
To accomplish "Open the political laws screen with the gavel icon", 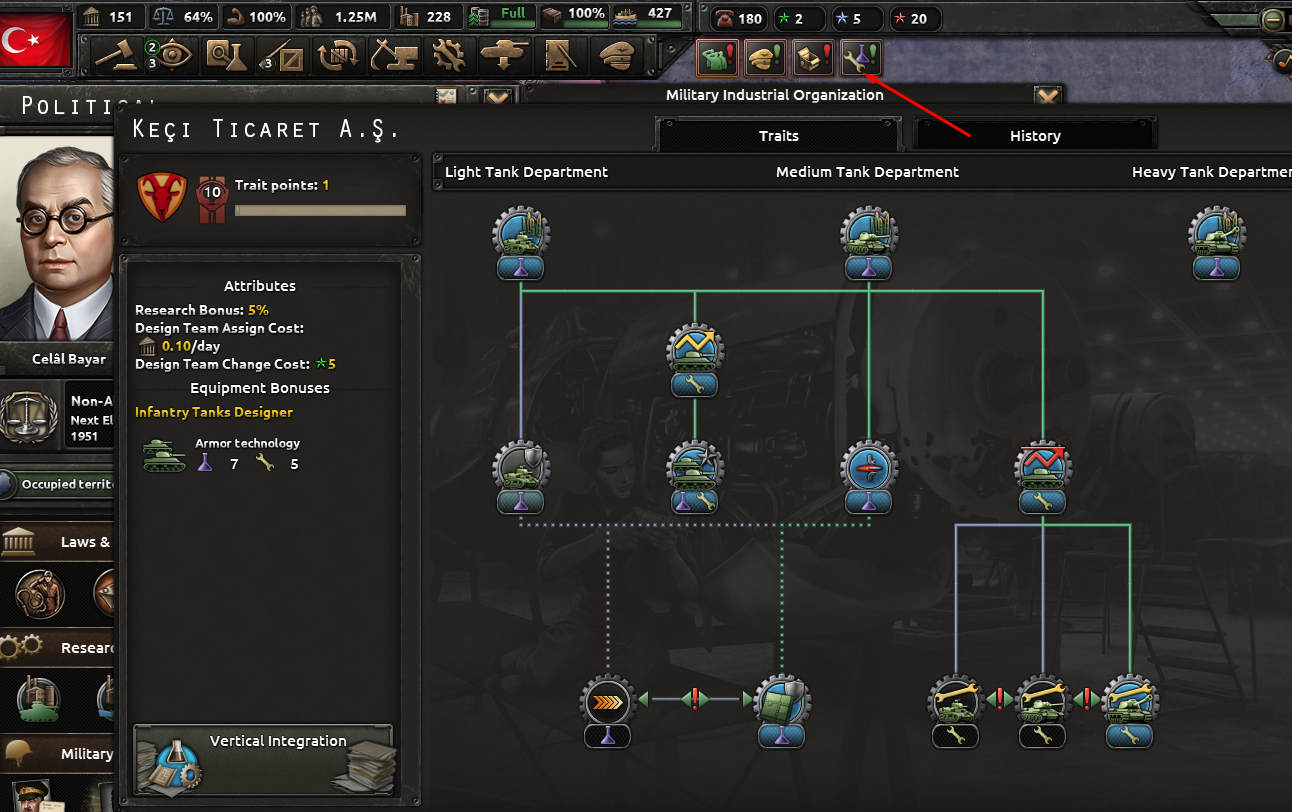I will (x=118, y=55).
